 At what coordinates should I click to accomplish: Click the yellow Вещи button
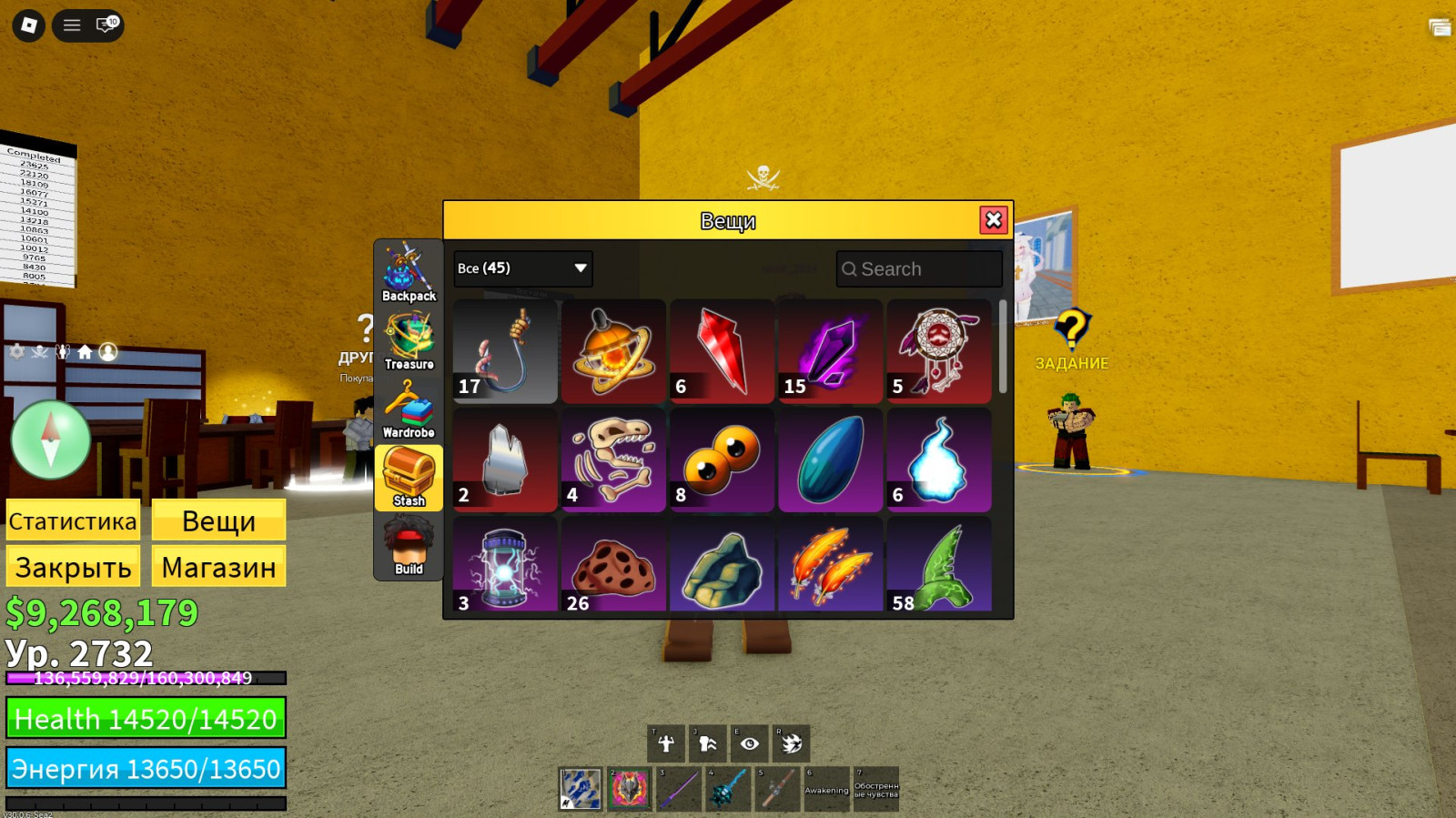[x=218, y=521]
